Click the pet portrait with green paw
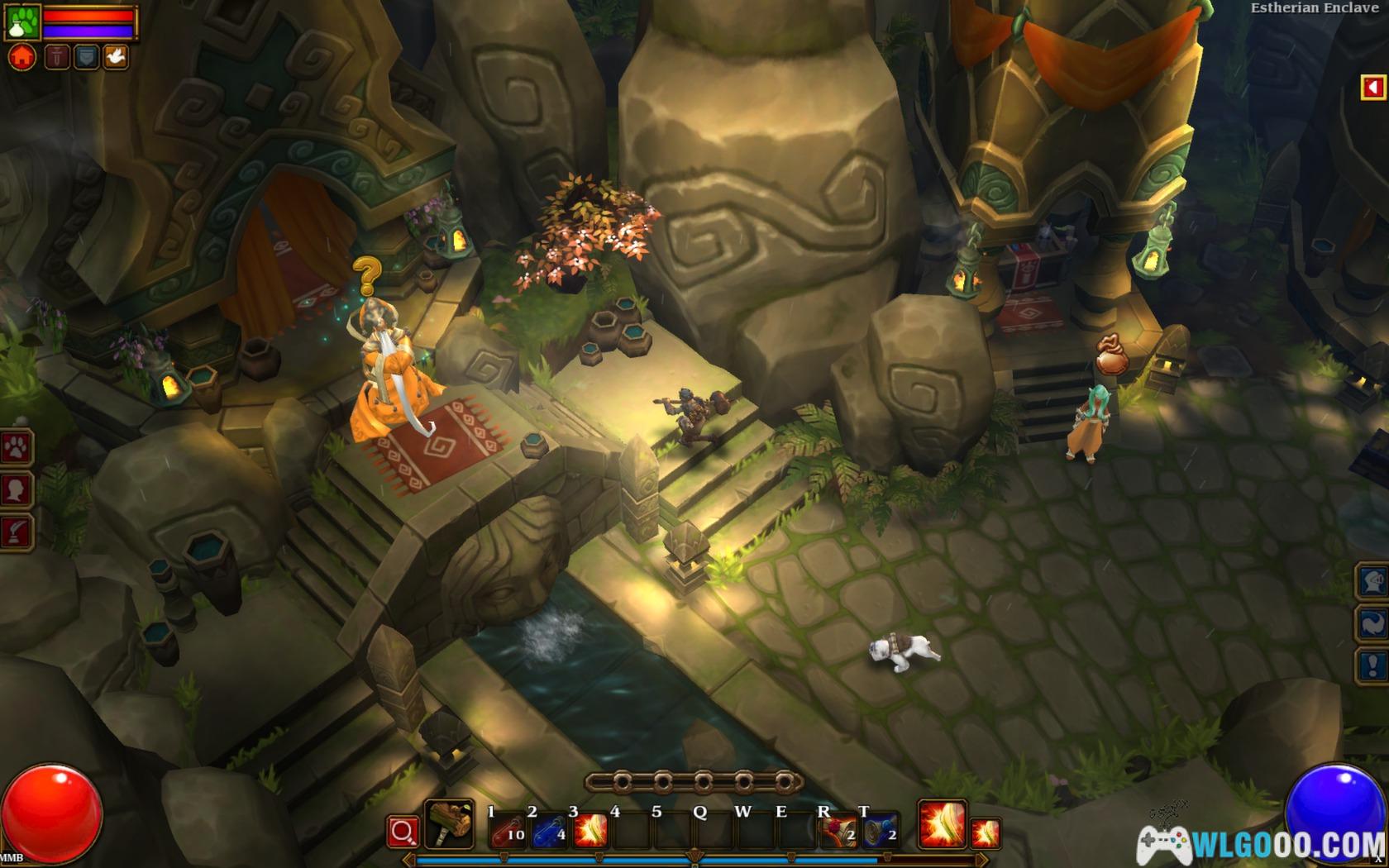This screenshot has width=1389, height=868. click(21, 22)
